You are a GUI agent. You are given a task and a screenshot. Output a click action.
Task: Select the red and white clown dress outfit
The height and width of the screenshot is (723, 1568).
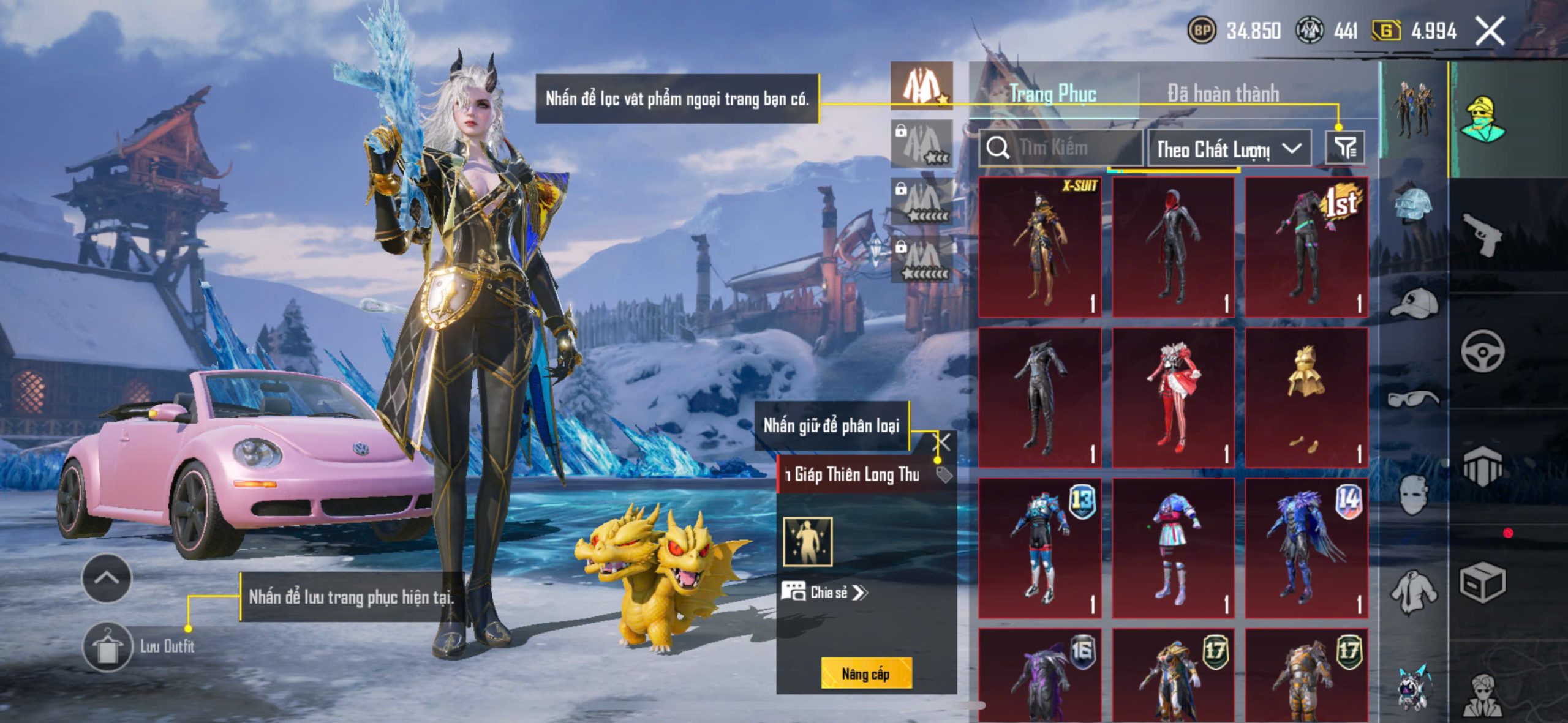click(1173, 397)
